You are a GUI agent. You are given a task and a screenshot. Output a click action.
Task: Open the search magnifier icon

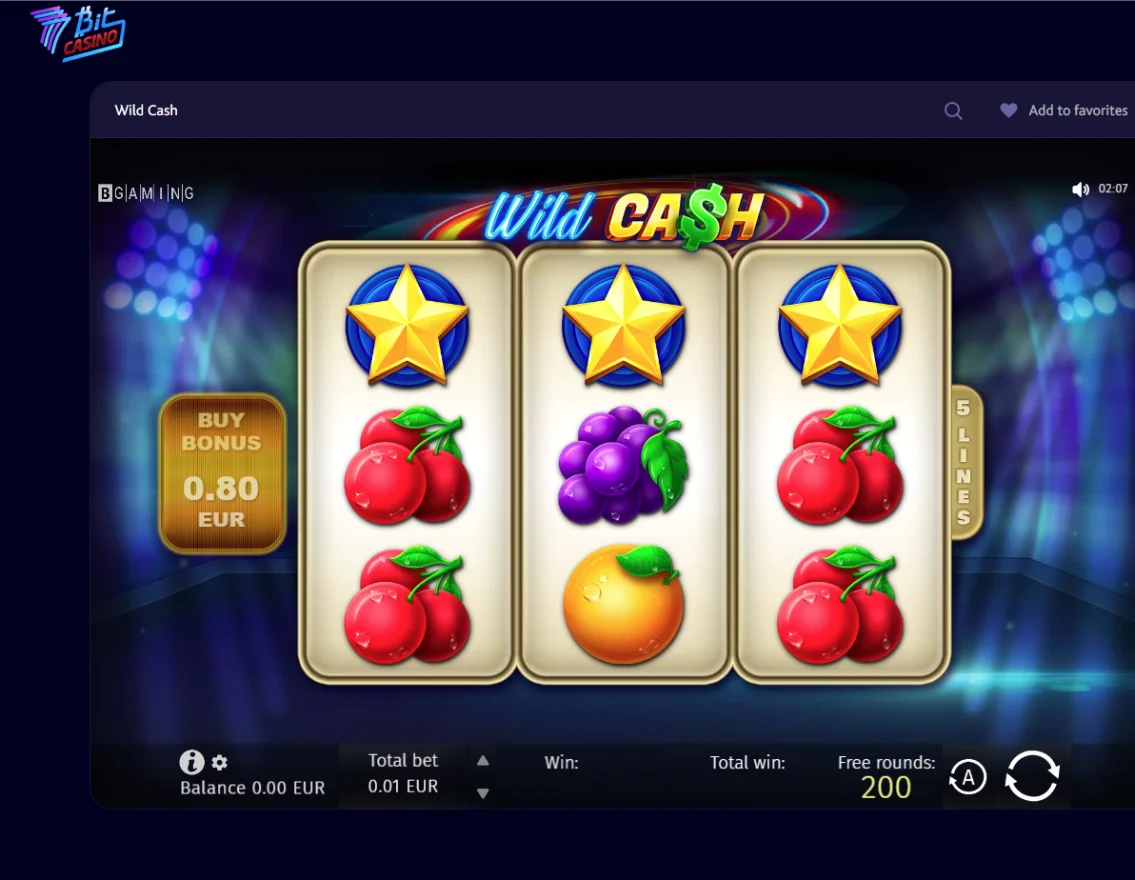point(953,111)
